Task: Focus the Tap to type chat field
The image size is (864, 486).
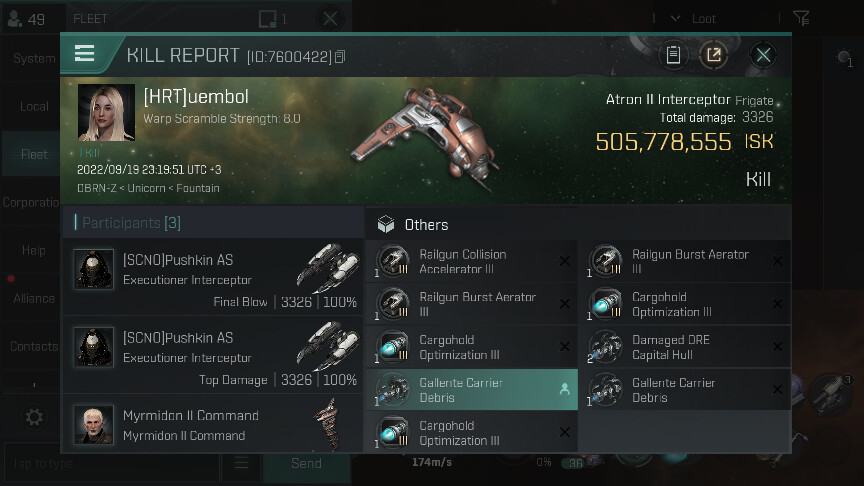Action: click(x=110, y=463)
